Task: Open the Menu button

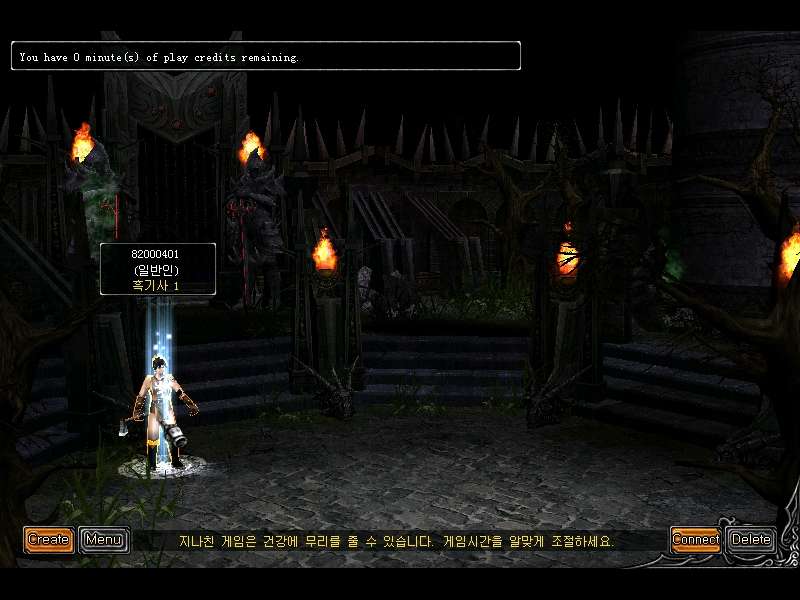Action: tap(103, 540)
